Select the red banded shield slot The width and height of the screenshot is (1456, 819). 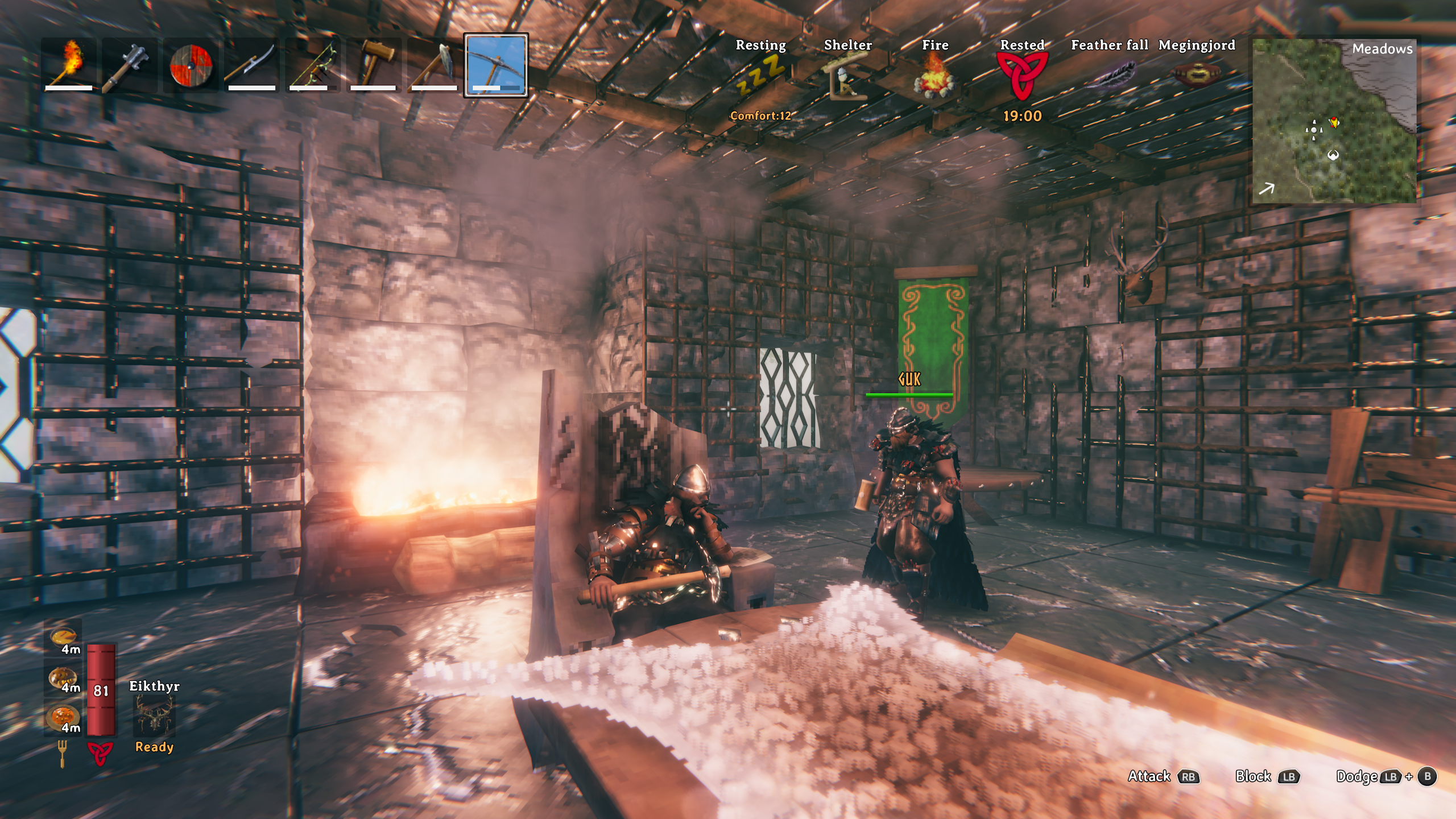click(191, 65)
